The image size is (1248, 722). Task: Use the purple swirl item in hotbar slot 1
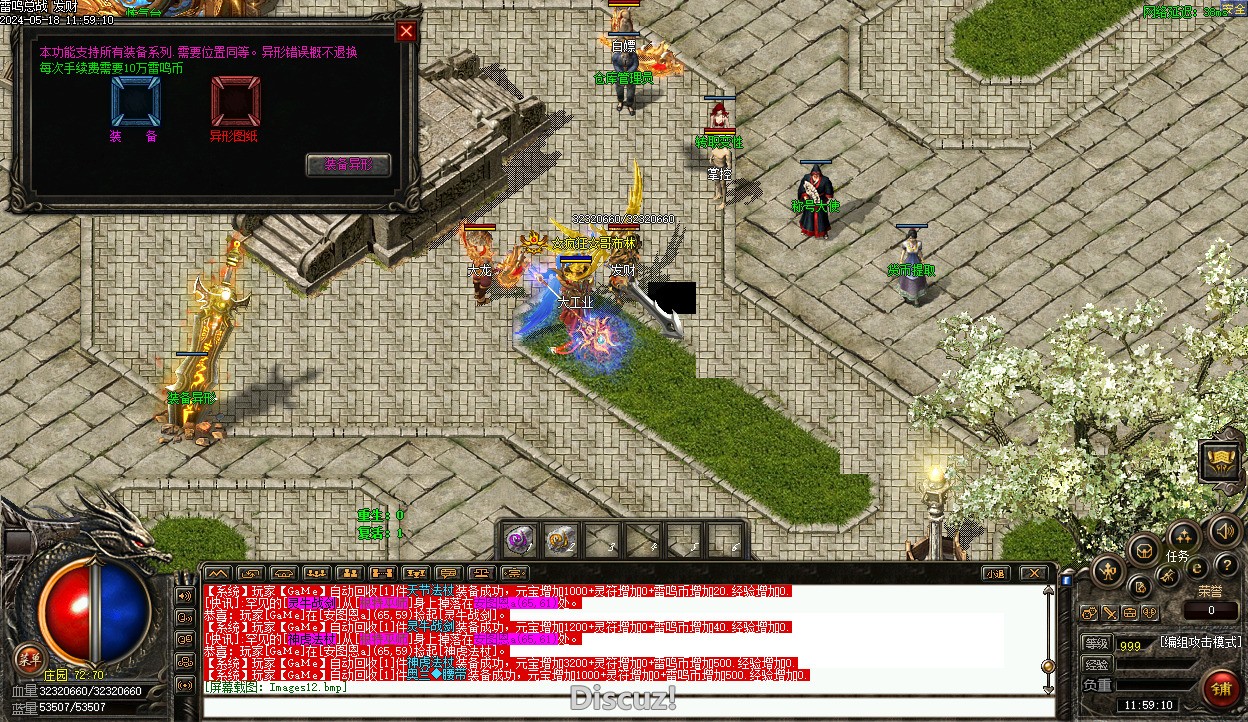[x=519, y=541]
